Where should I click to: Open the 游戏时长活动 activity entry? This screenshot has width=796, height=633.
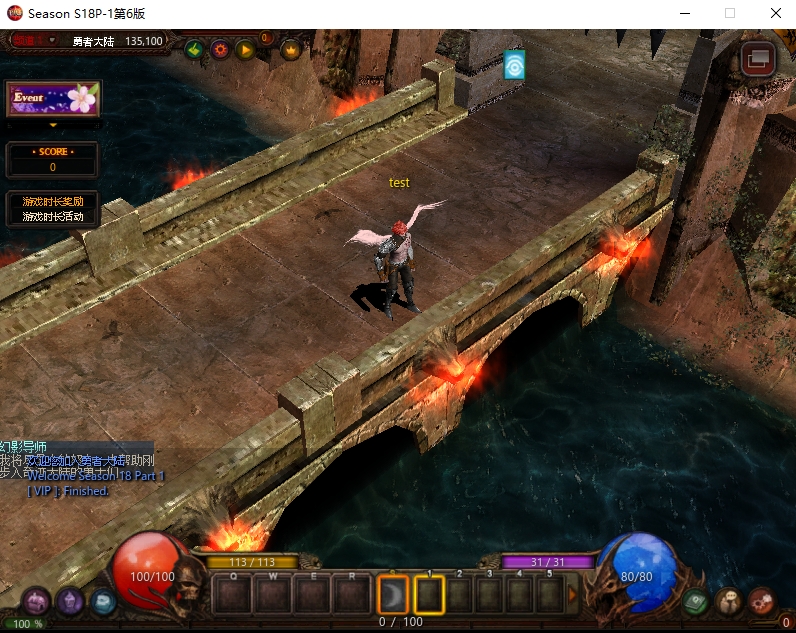click(x=53, y=216)
